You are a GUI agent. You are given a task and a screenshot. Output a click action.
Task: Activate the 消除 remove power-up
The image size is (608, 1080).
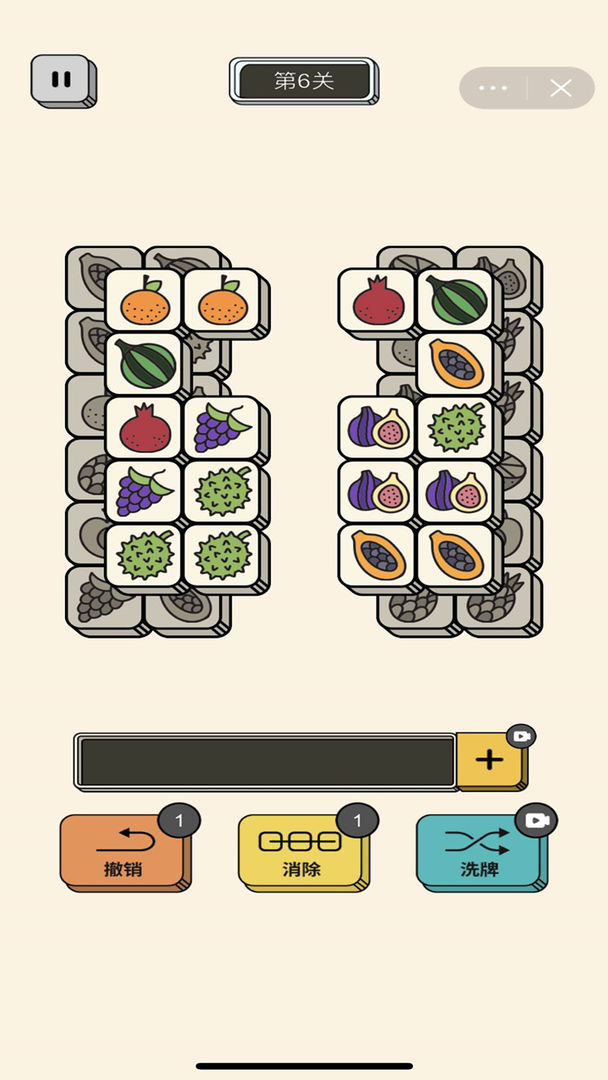[x=300, y=850]
